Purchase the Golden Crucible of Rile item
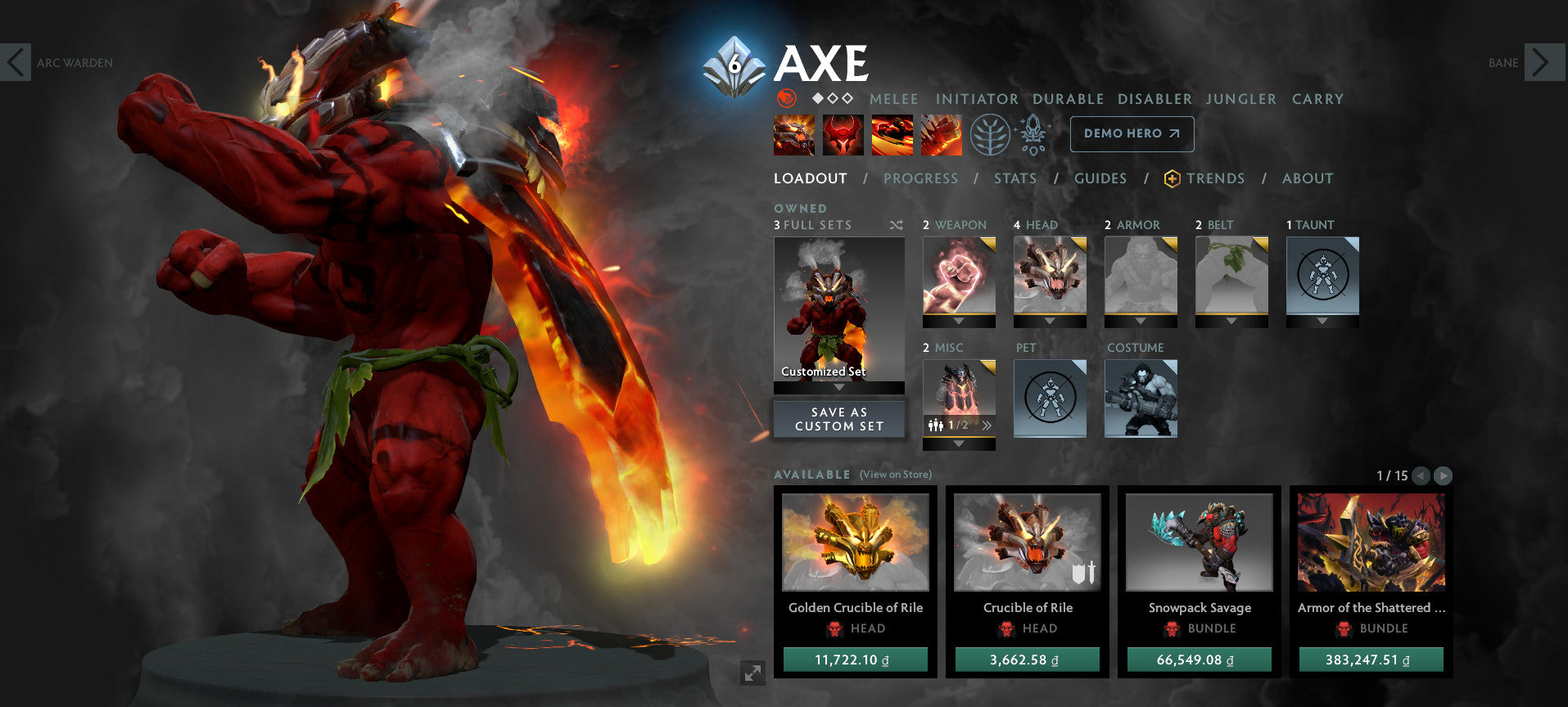The height and width of the screenshot is (707, 1568). click(856, 659)
